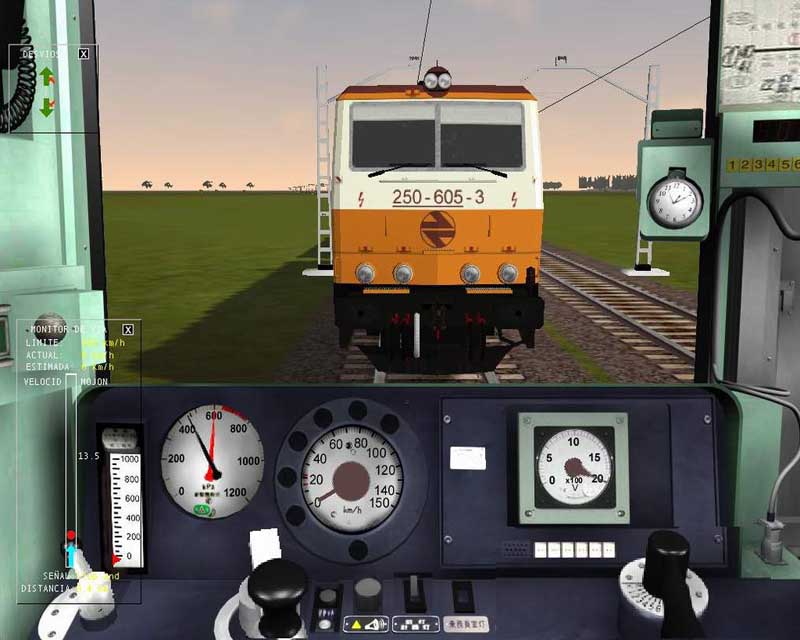The width and height of the screenshot is (800, 640).
Task: Close the Desvios window
Action: point(83,54)
